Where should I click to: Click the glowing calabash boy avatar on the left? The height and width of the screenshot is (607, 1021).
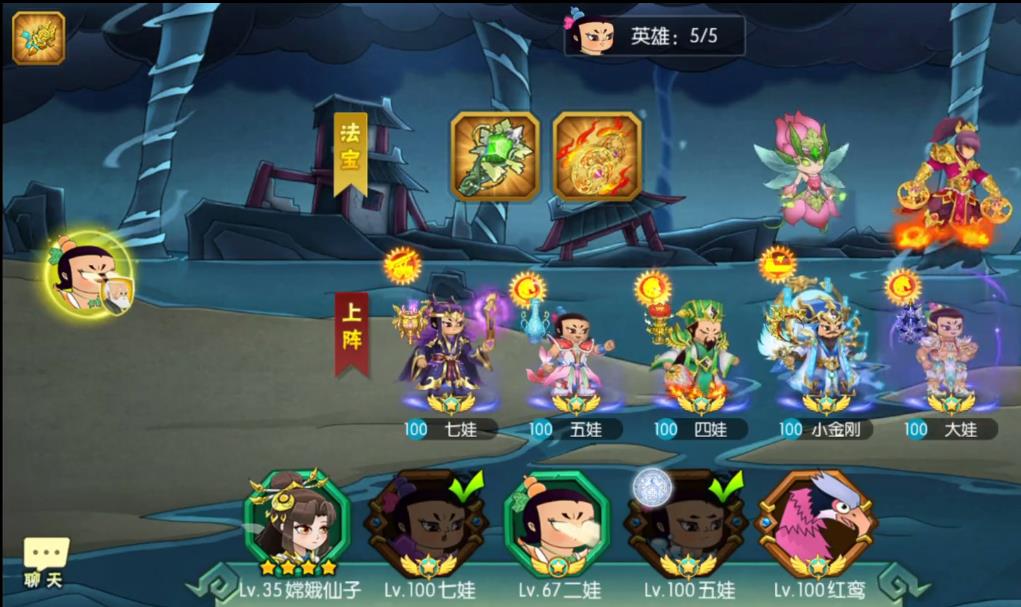89,275
